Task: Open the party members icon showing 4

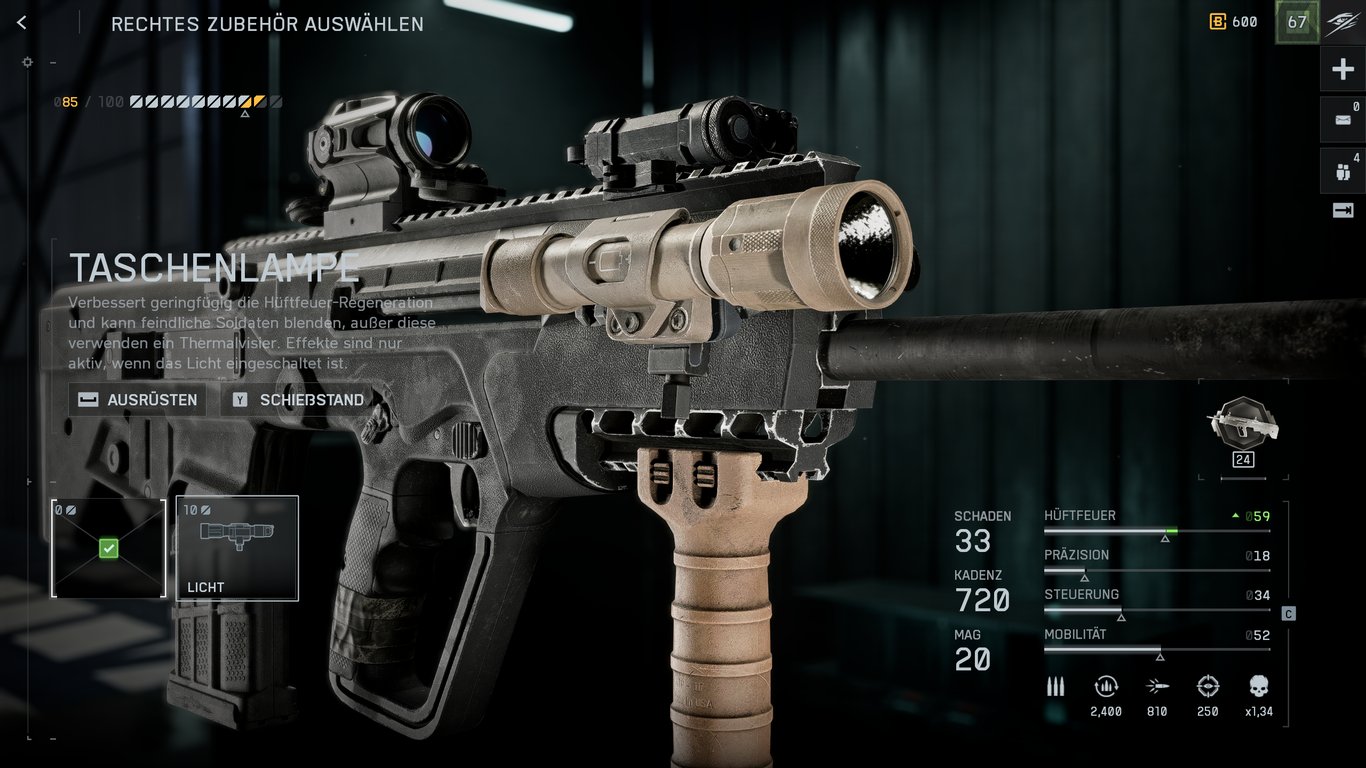Action: click(1343, 170)
